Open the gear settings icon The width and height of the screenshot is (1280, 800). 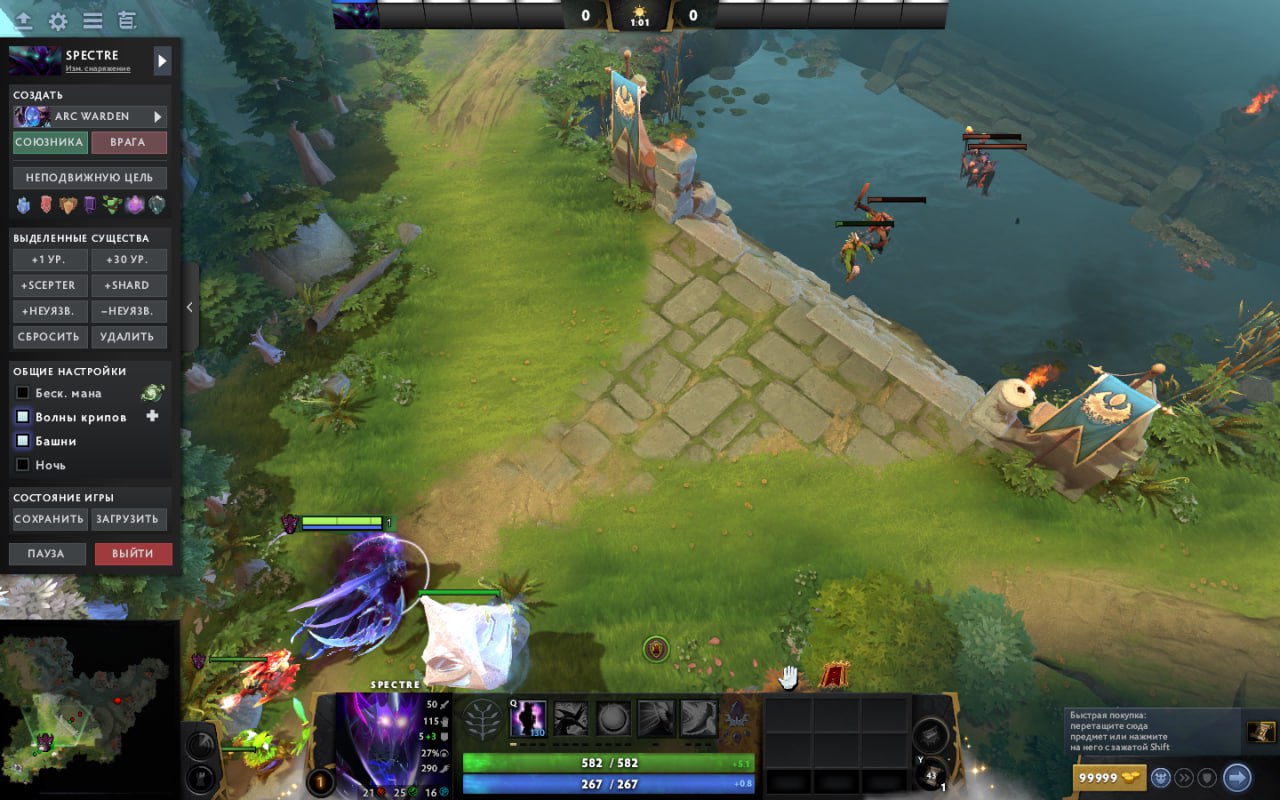tap(58, 21)
